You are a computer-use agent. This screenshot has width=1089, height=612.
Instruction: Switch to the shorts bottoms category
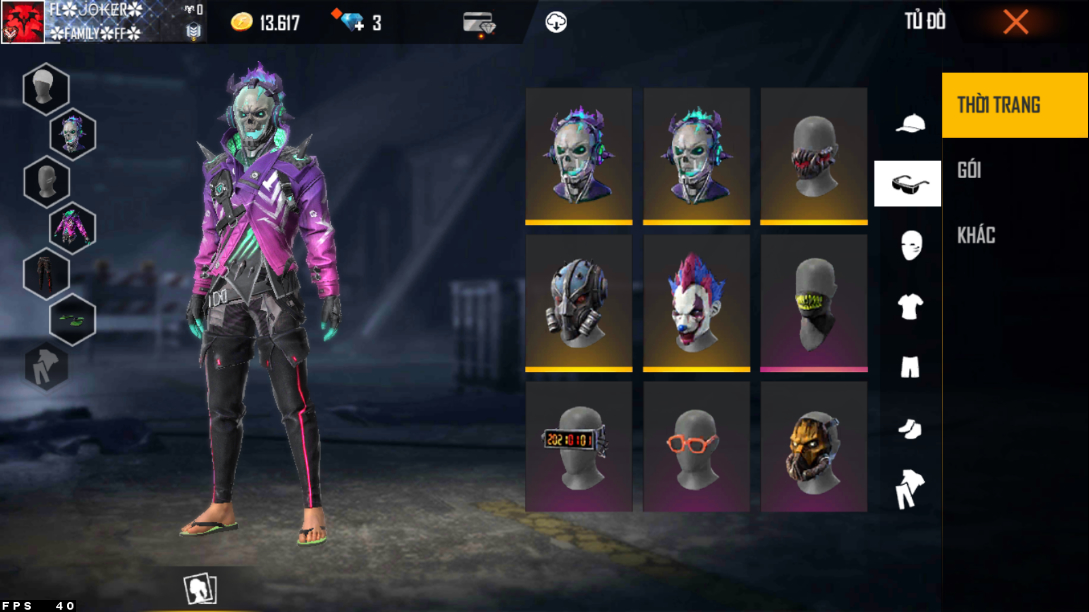click(909, 368)
